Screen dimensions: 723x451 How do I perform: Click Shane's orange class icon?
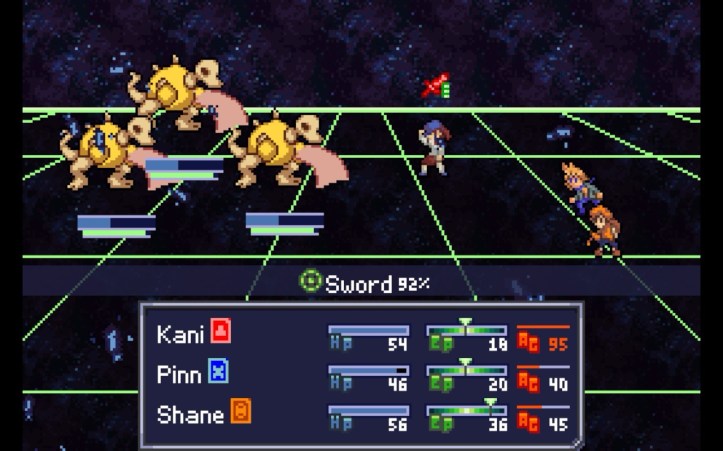point(240,413)
